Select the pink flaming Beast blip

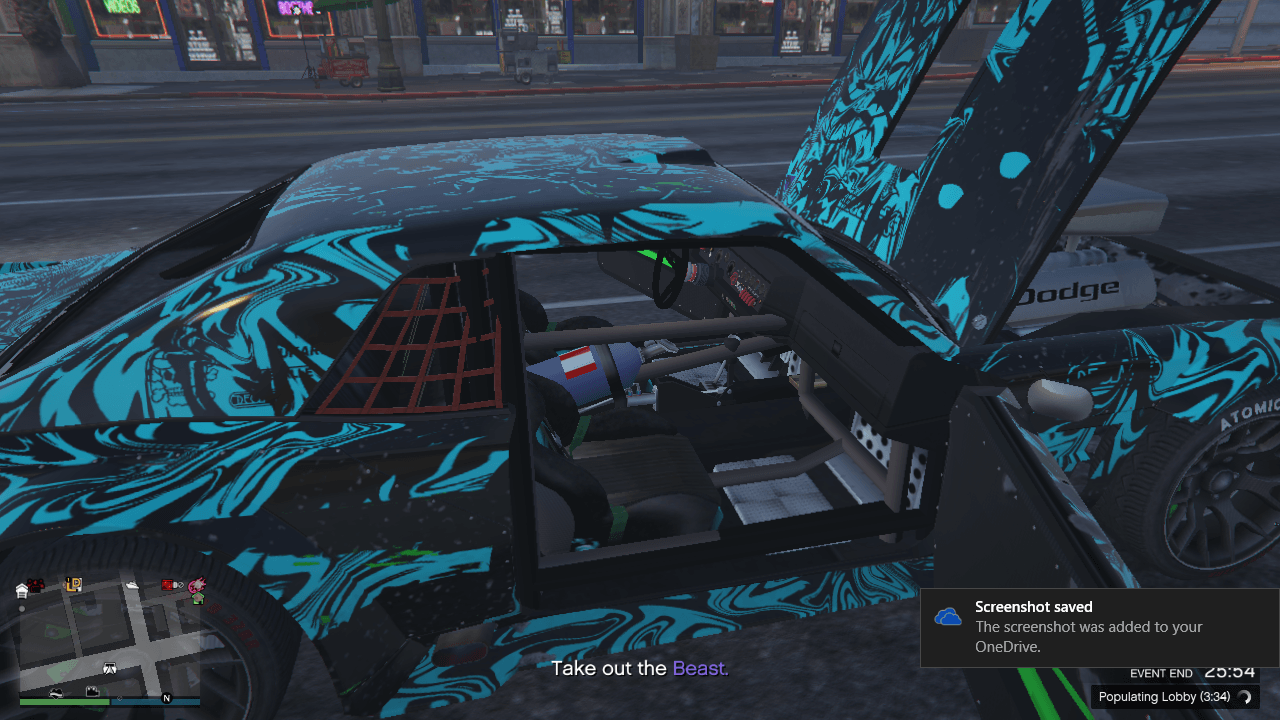(x=197, y=584)
